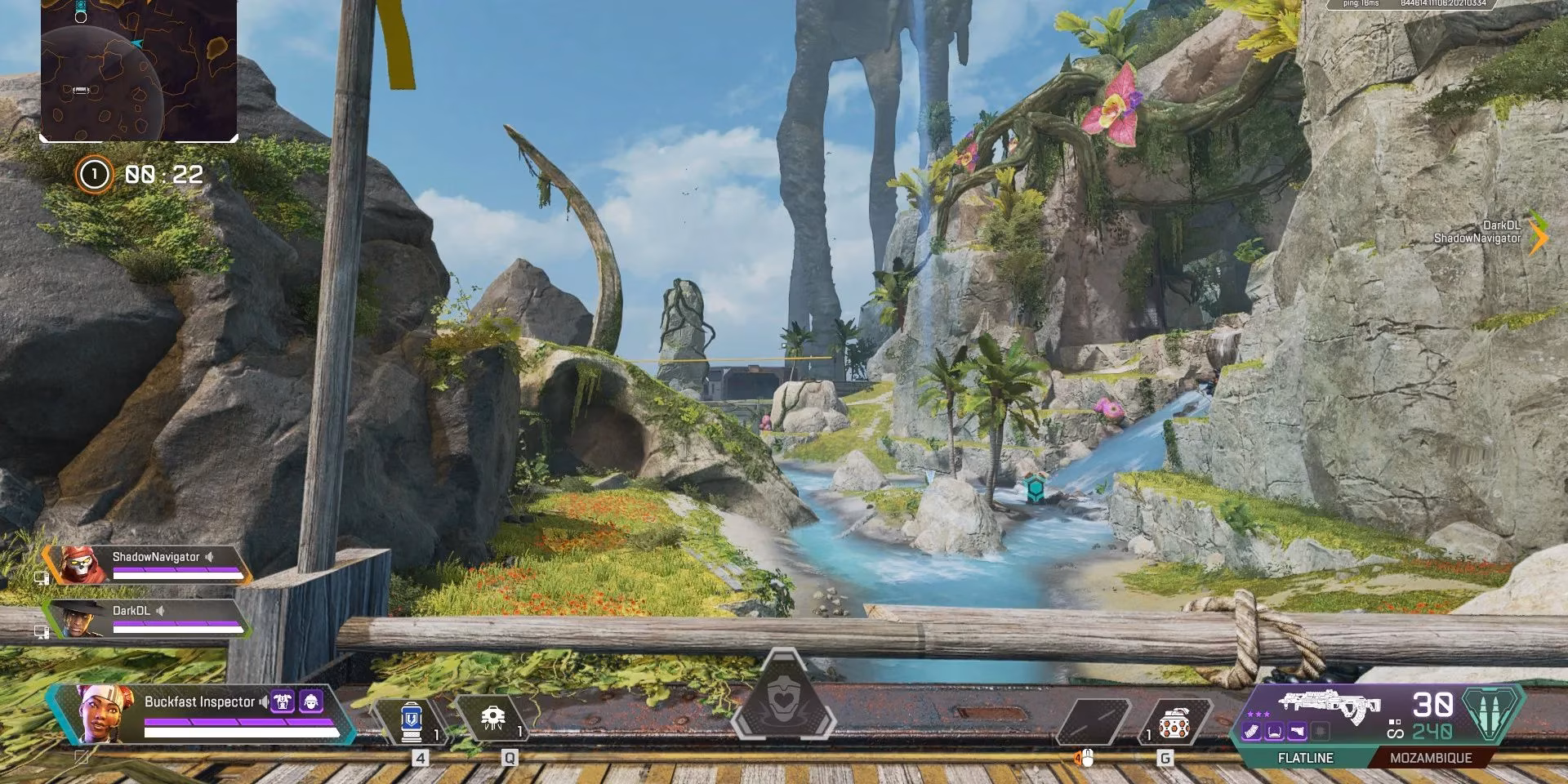Expand the round timer indicator
Screen dimensions: 1568x784
coord(163,173)
